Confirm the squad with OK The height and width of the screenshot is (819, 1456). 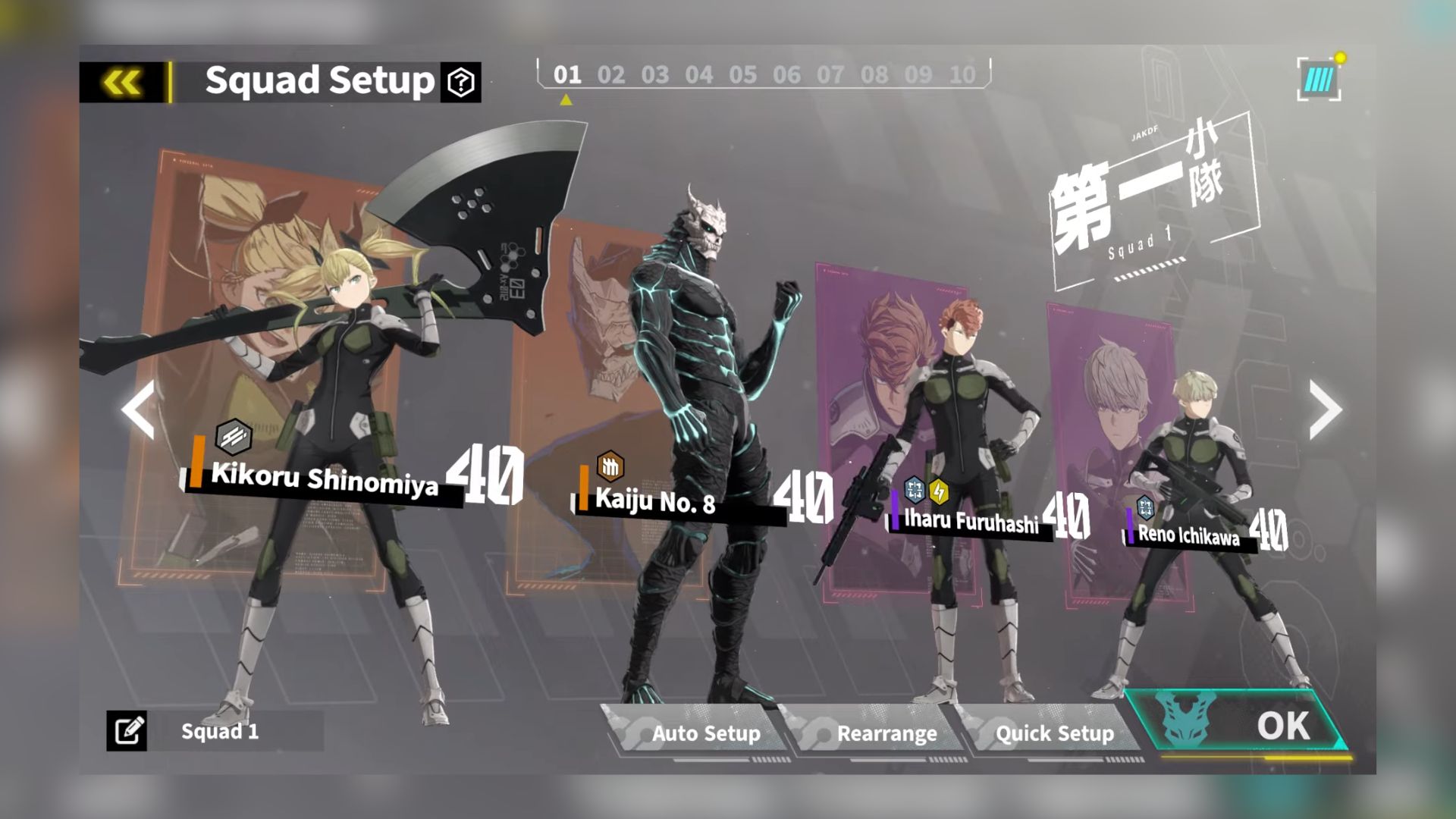pos(1251,726)
